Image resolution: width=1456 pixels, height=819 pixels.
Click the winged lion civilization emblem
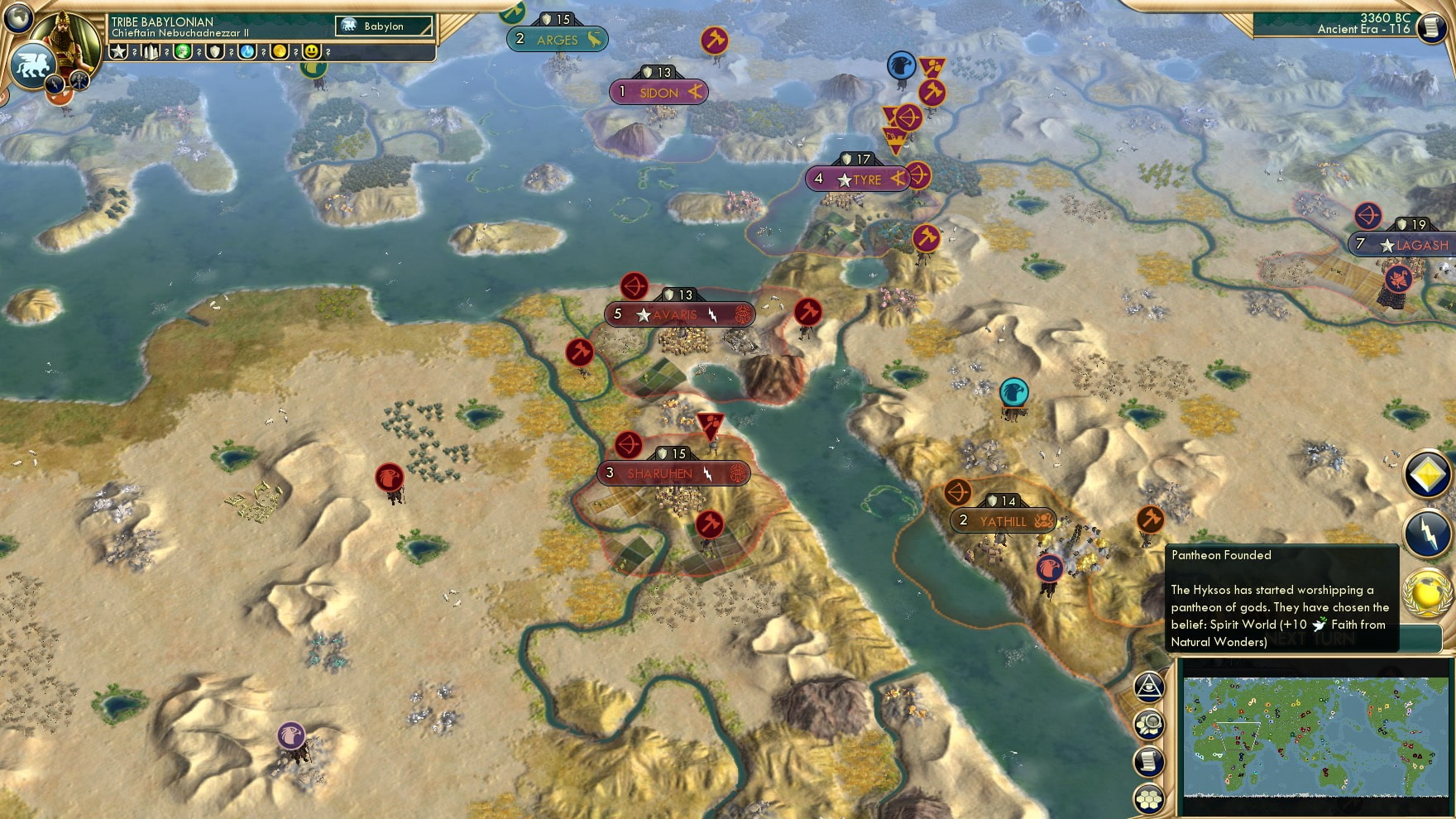[x=31, y=65]
